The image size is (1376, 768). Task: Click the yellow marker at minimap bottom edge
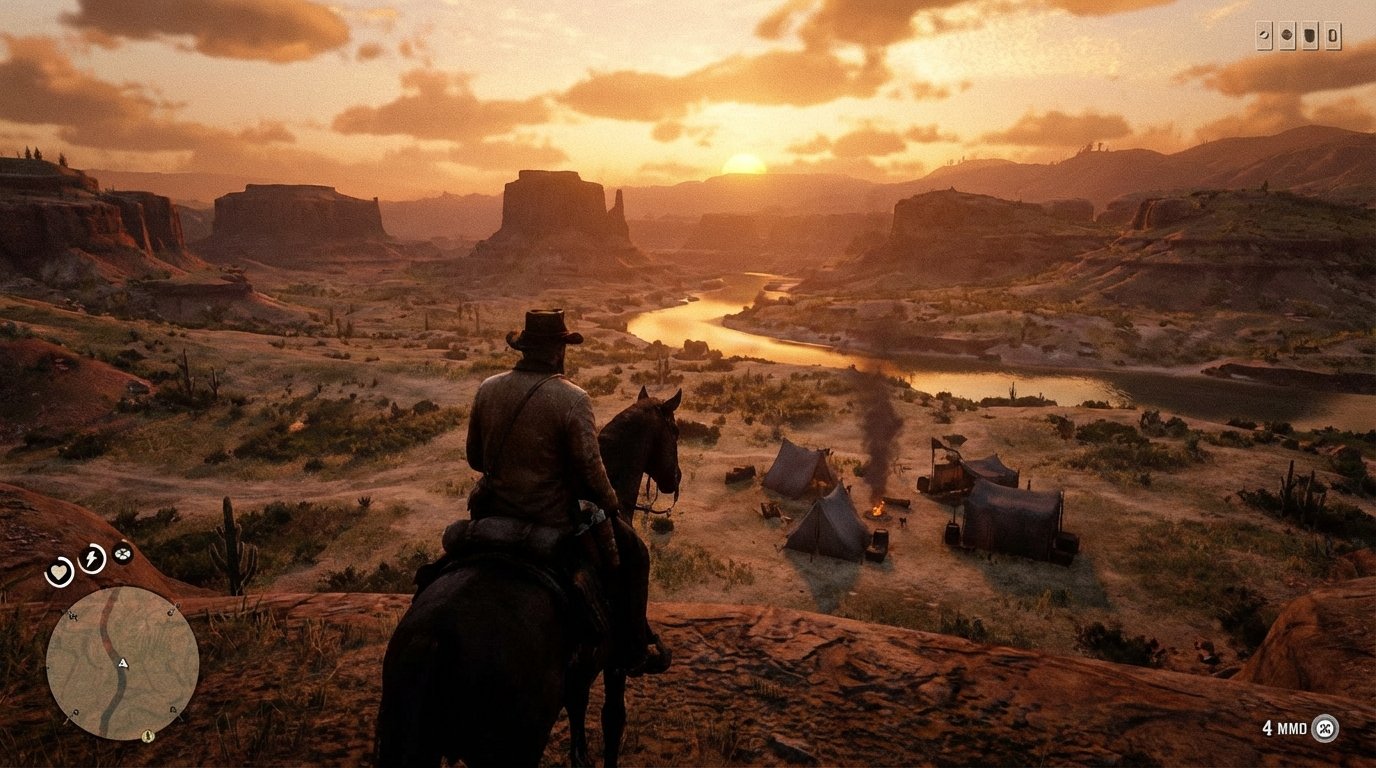148,735
